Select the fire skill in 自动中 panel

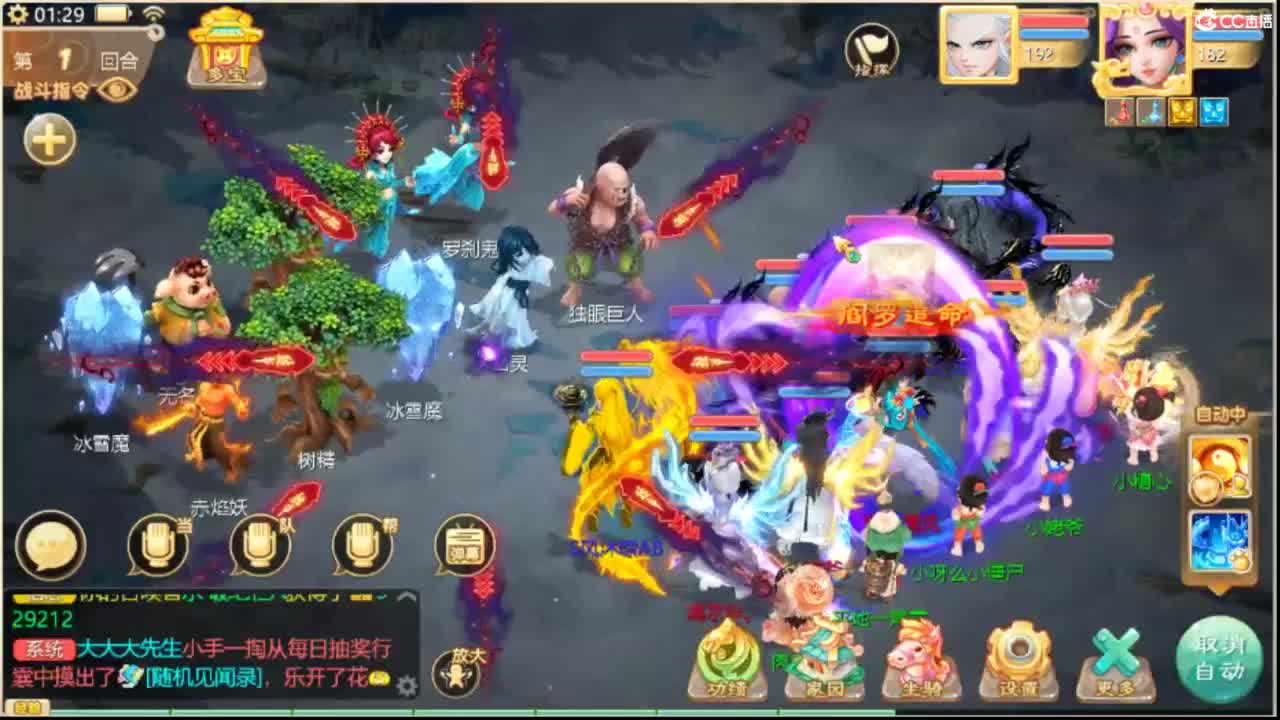pyautogui.click(x=1218, y=468)
